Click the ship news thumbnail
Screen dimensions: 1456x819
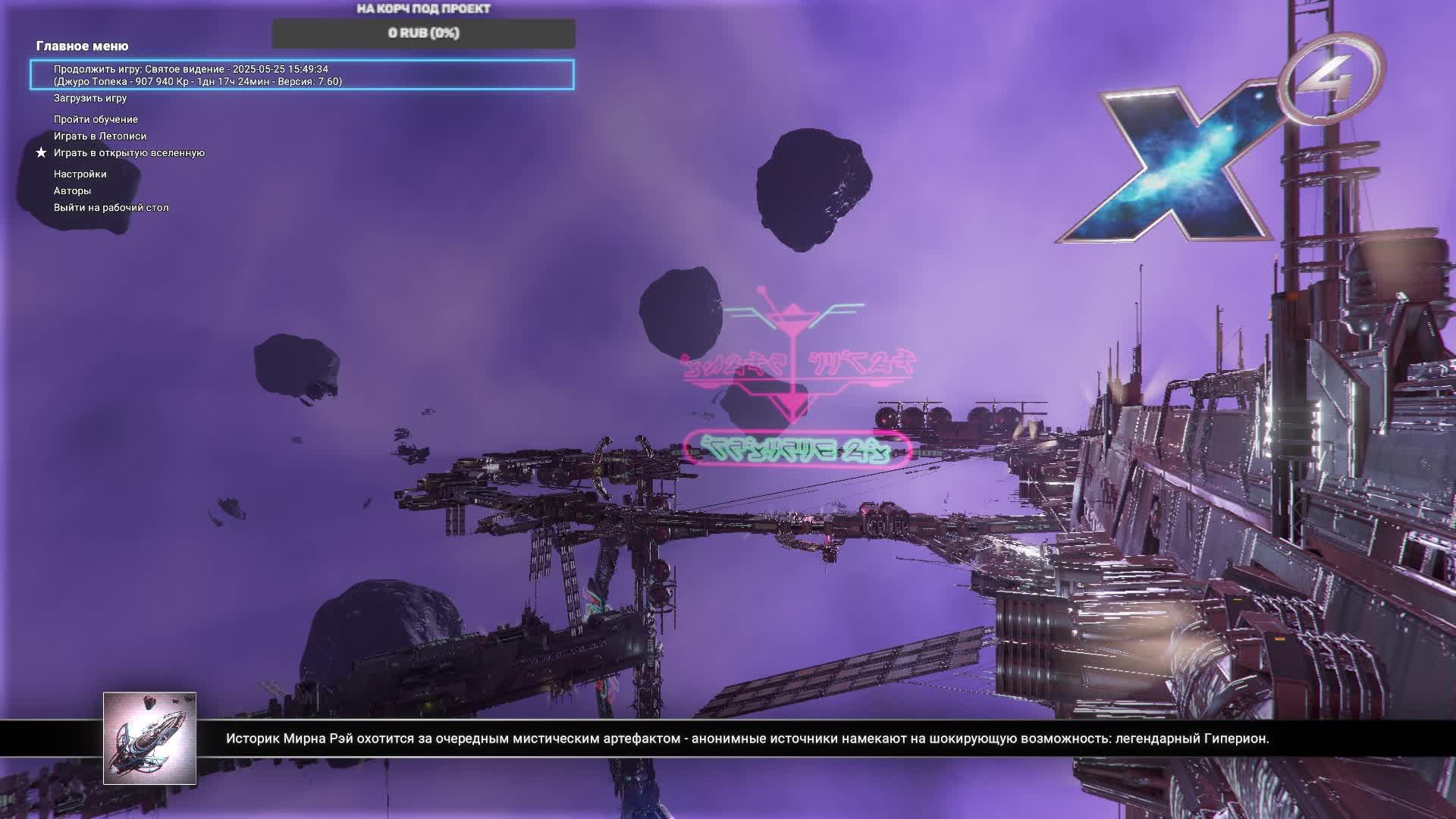point(149,738)
